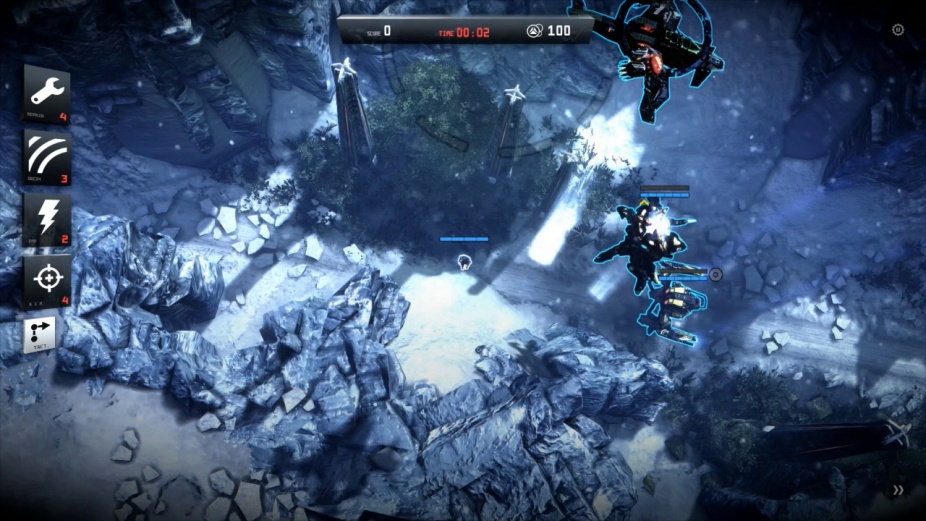Open the tactical route map
This screenshot has height=521, width=926.
click(41, 335)
